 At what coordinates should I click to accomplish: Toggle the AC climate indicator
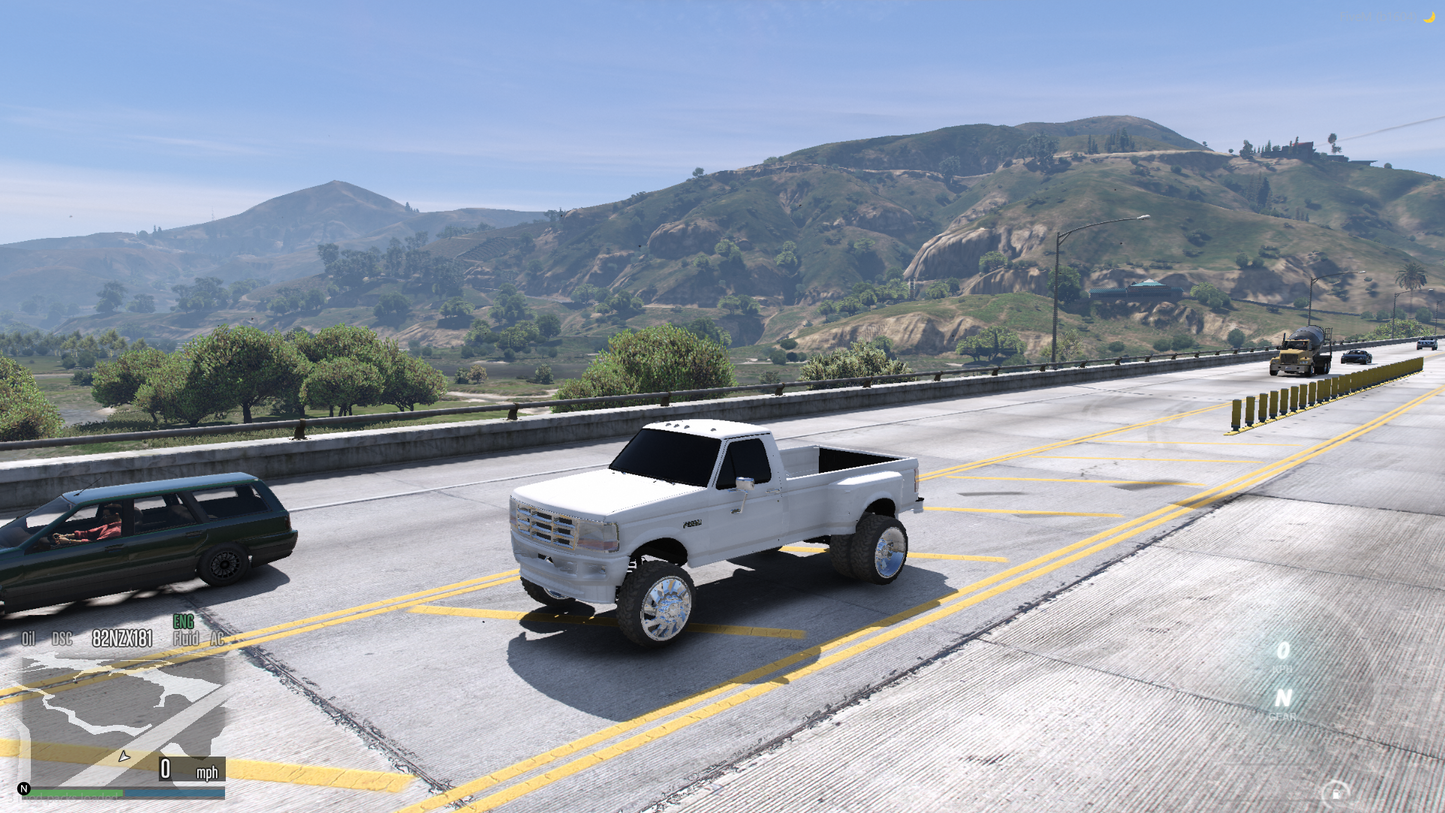pyautogui.click(x=217, y=639)
